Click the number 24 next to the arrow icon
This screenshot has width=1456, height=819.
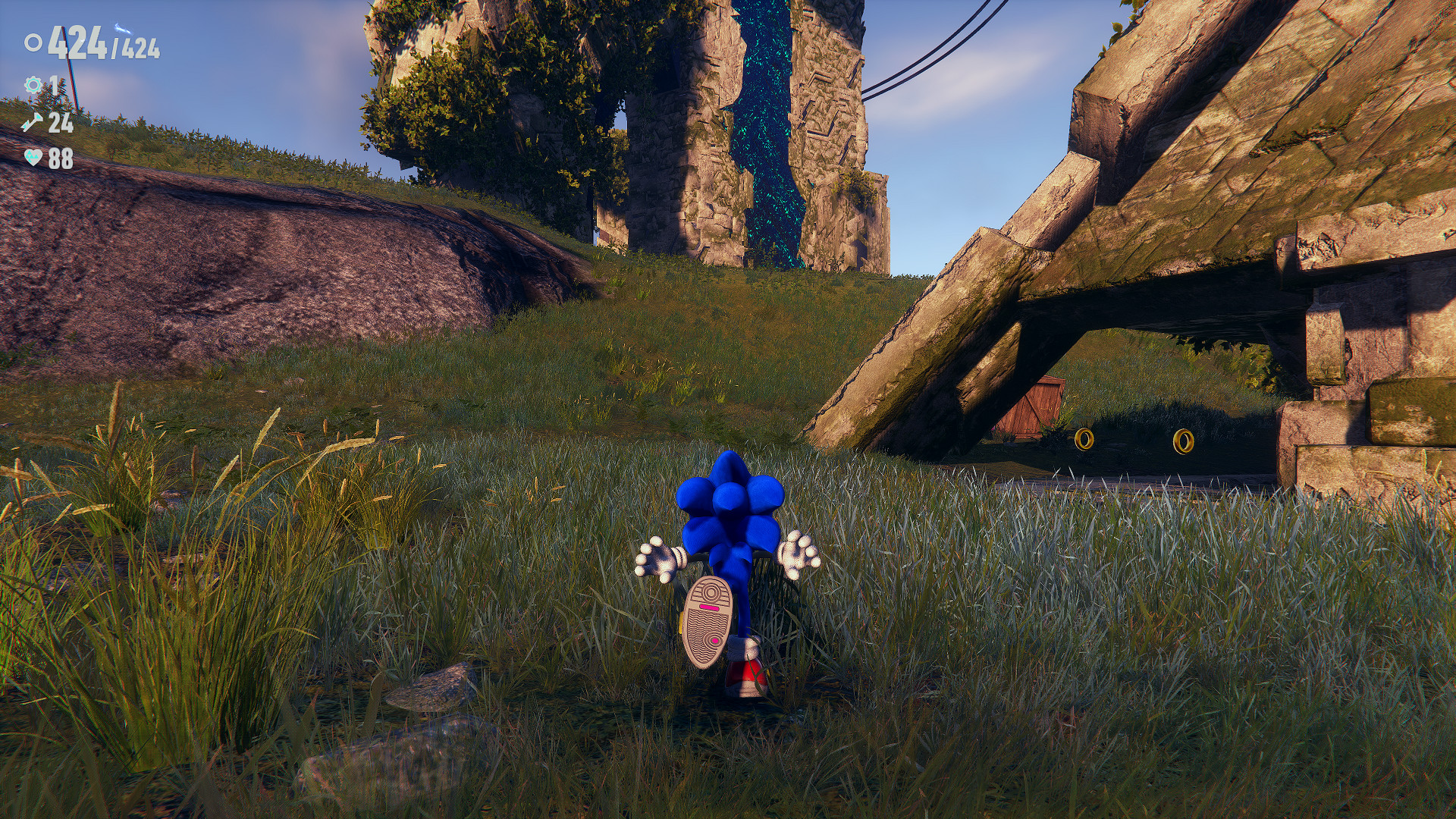pyautogui.click(x=61, y=121)
